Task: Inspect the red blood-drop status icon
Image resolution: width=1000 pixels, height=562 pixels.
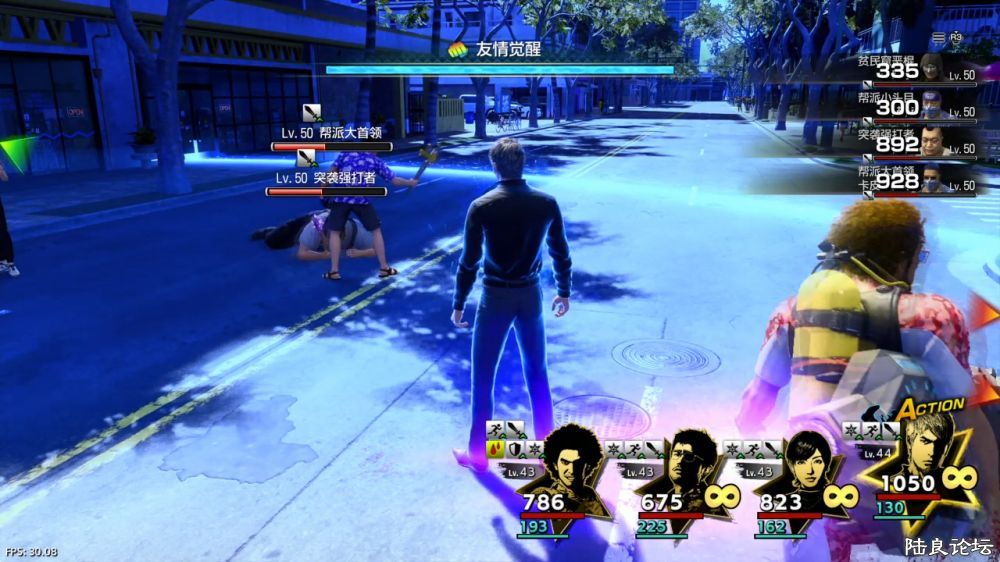Action: tap(495, 449)
